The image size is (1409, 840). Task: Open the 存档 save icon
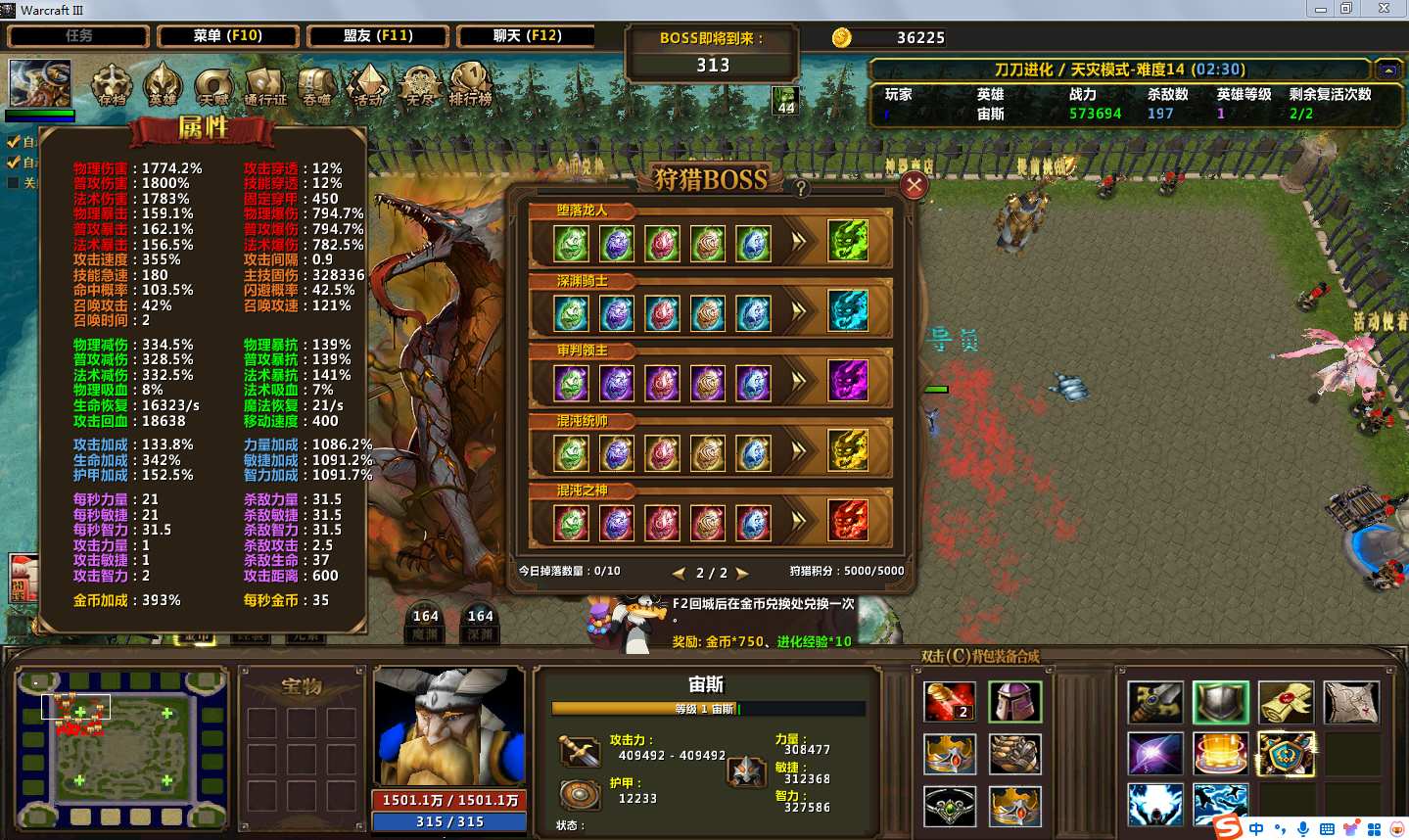pyautogui.click(x=112, y=84)
